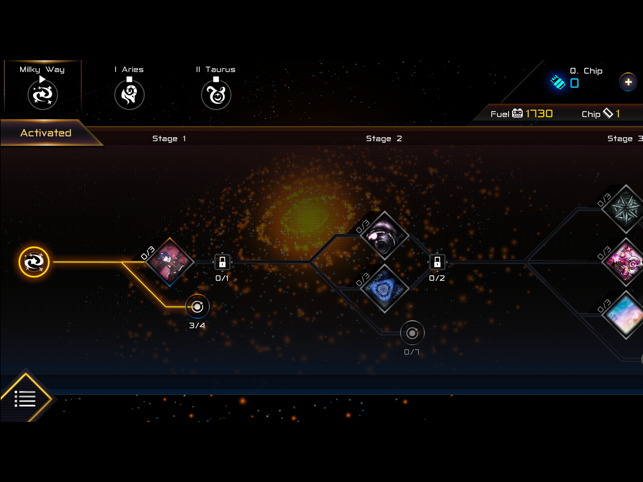Open the pastel sky Stage 3 tile
The image size is (643, 482).
[625, 315]
